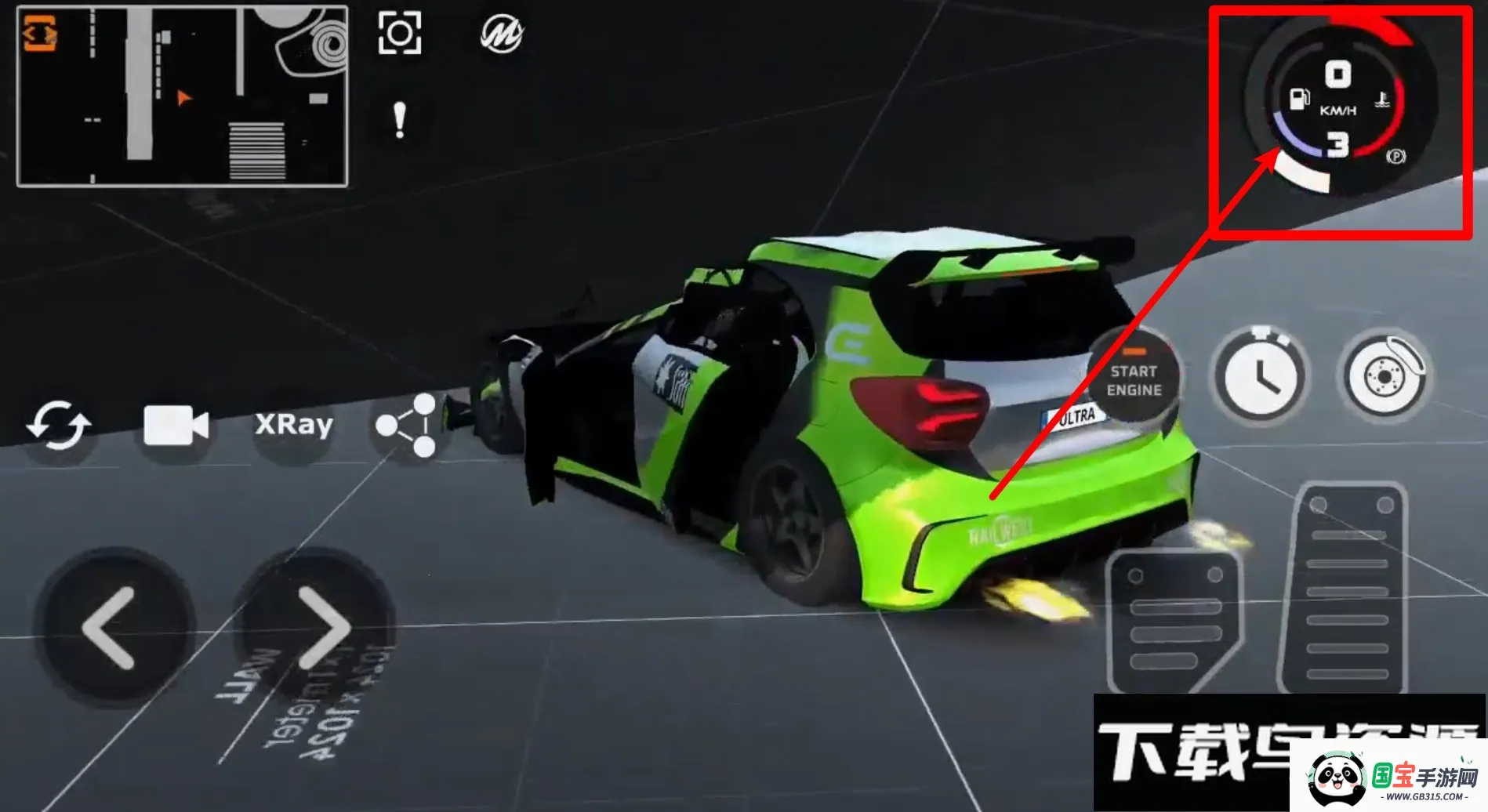Image resolution: width=1488 pixels, height=812 pixels.
Task: Click the exclamation mark alert icon
Action: pyautogui.click(x=400, y=121)
